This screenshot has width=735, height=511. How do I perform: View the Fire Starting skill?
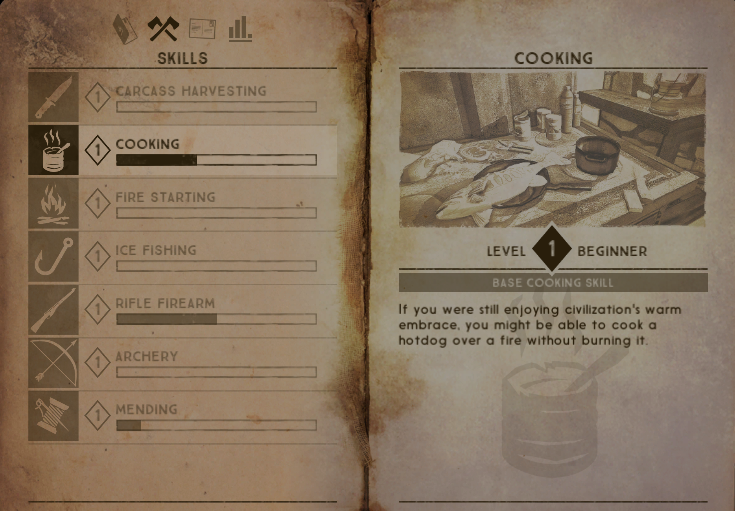183,203
